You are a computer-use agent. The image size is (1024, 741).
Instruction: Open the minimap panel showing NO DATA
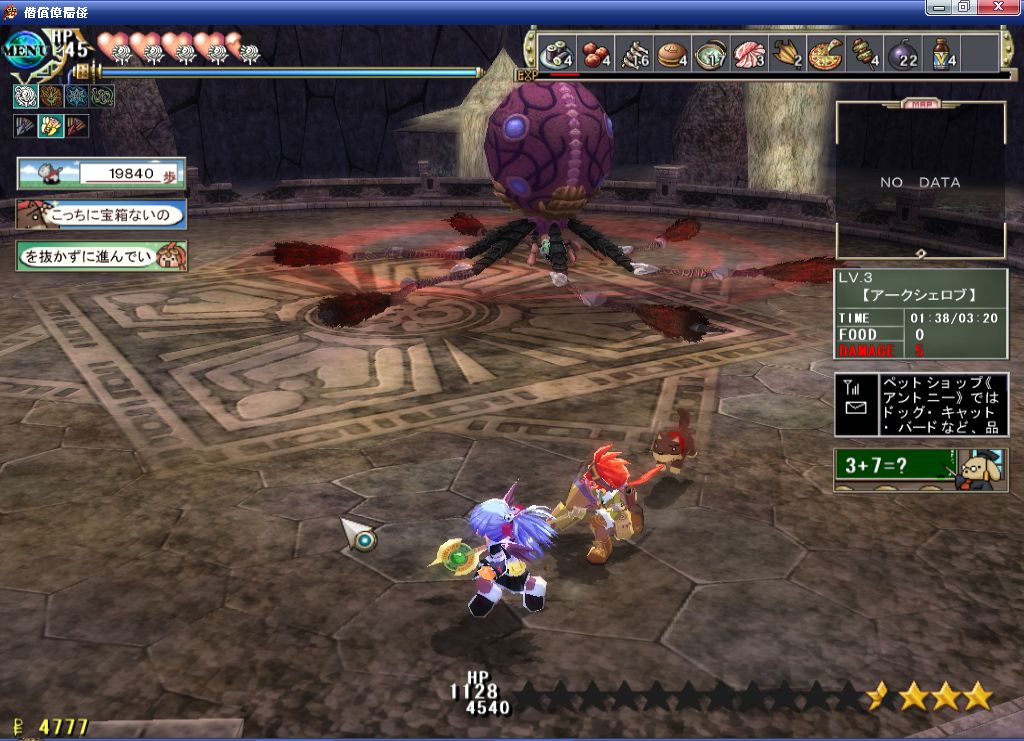pyautogui.click(x=920, y=181)
